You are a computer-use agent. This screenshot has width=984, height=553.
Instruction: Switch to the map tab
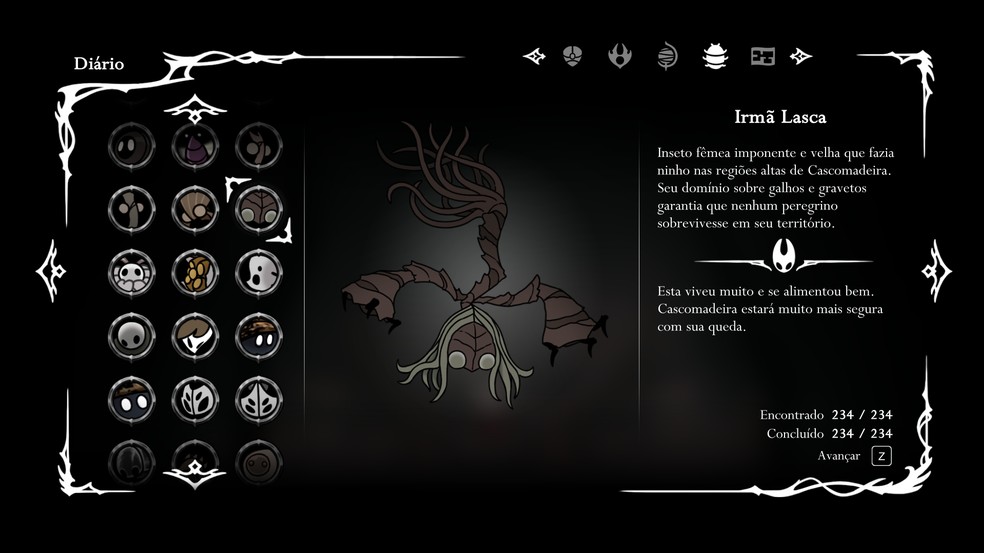[x=763, y=56]
